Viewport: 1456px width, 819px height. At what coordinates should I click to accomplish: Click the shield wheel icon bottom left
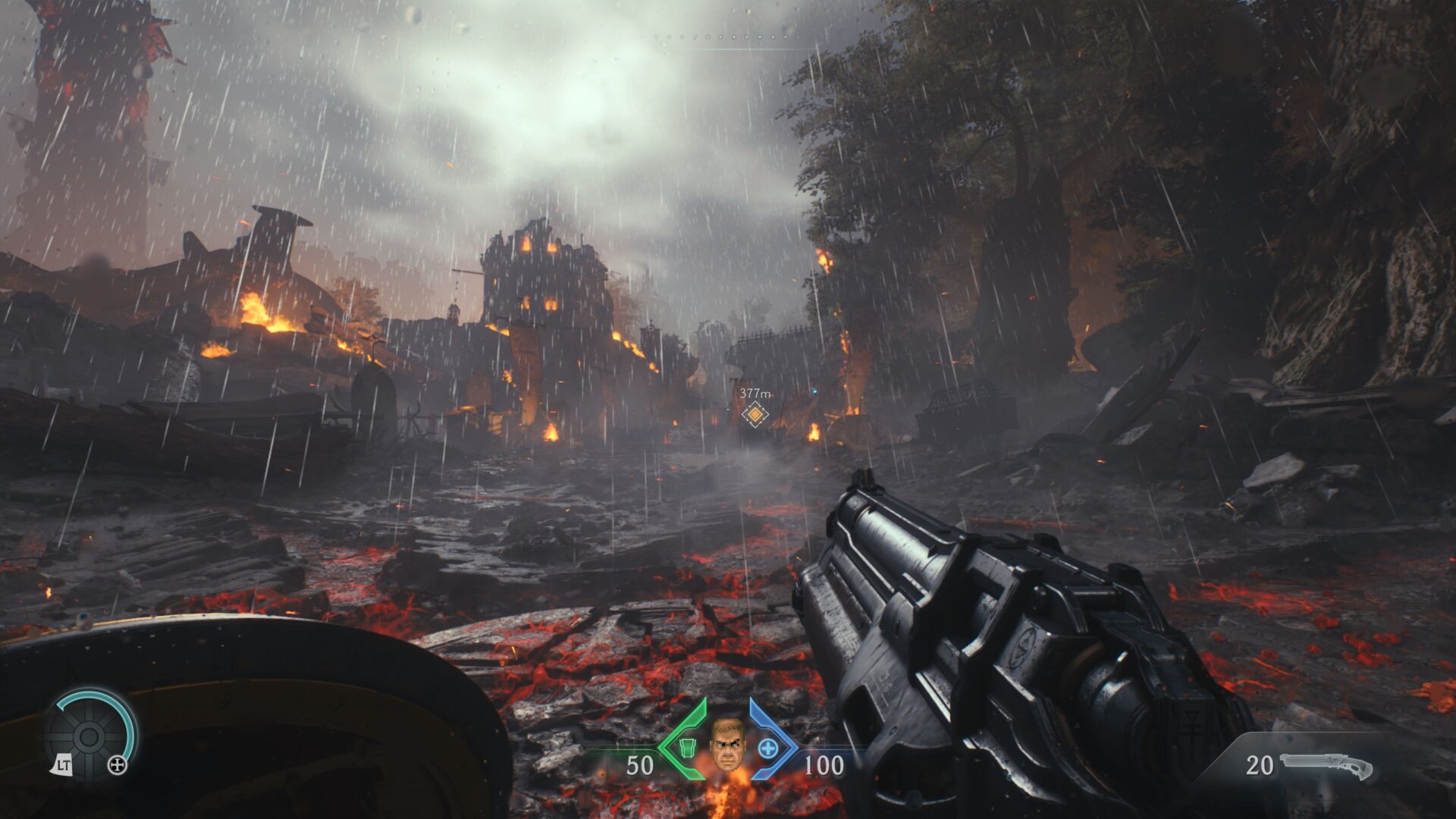89,737
